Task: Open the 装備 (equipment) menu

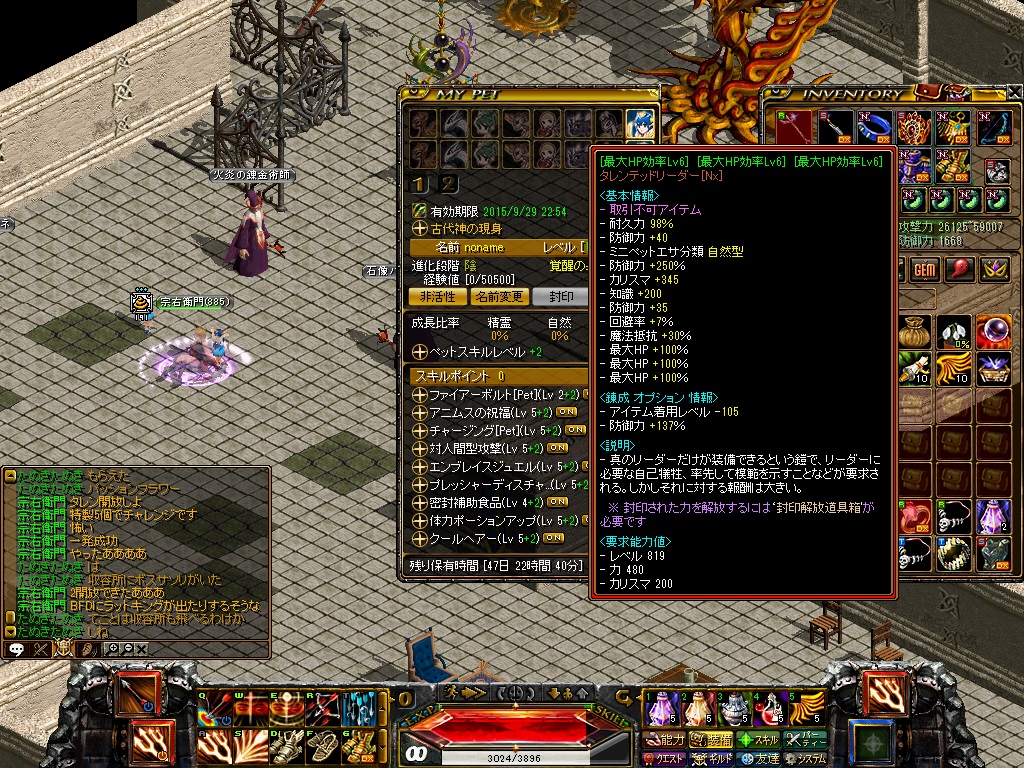Action: [712, 741]
